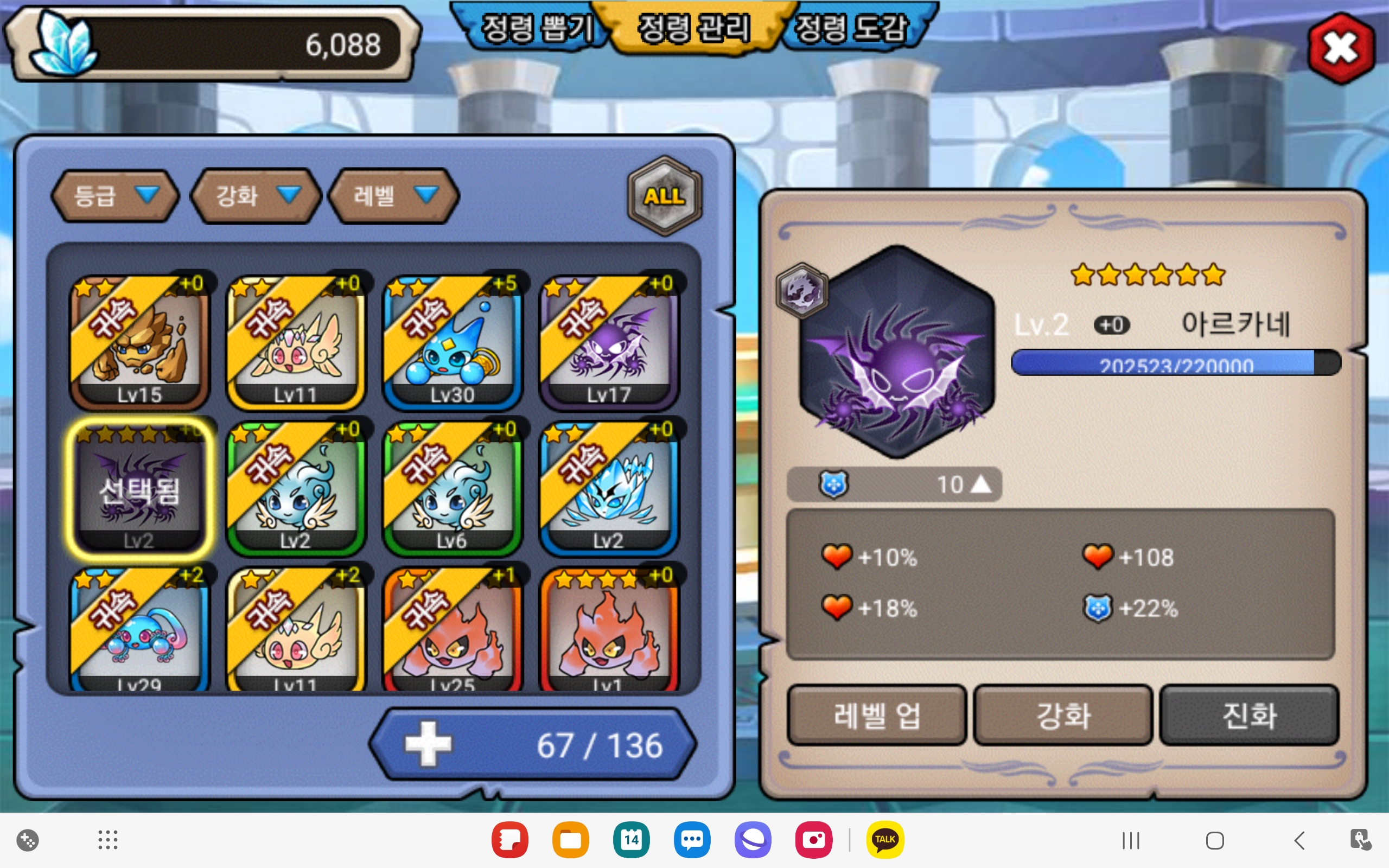This screenshot has height=868, width=1389.
Task: Tap the 레벨 업 button
Action: (876, 716)
